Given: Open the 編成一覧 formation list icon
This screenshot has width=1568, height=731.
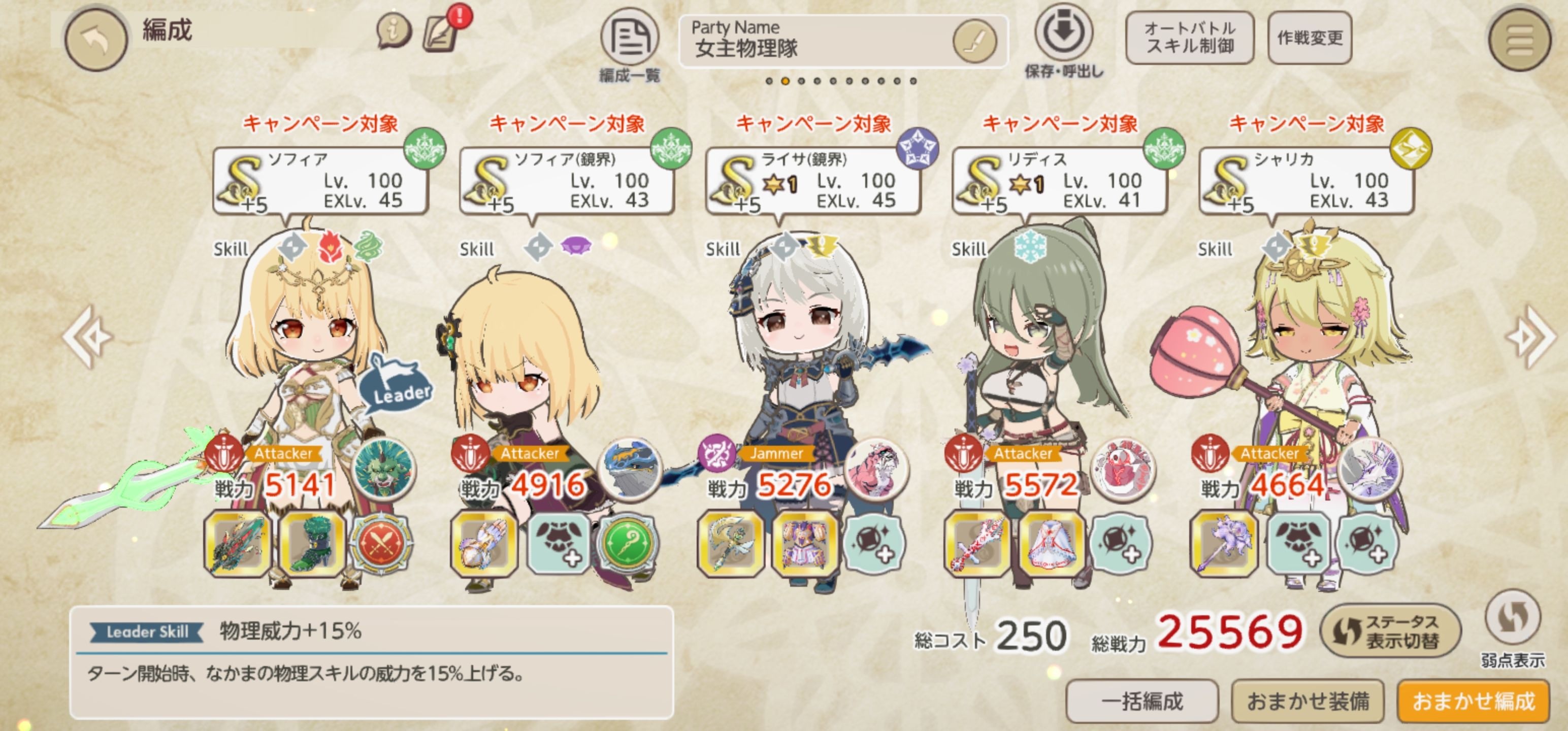Looking at the screenshot, I should coord(630,38).
